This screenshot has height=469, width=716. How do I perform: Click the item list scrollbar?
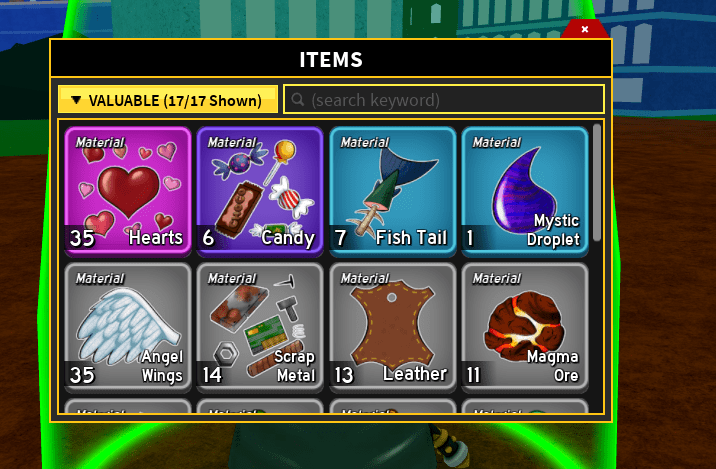click(x=597, y=180)
